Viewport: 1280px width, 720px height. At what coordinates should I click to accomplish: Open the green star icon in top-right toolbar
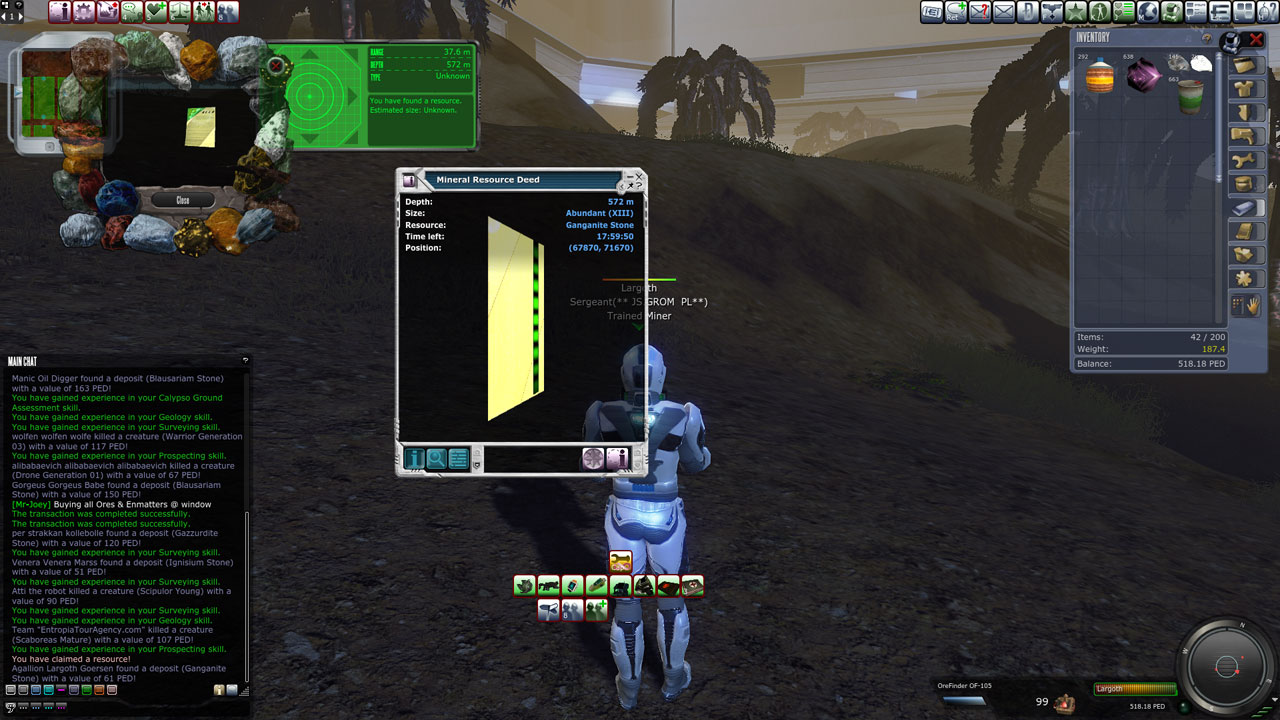(x=1076, y=12)
